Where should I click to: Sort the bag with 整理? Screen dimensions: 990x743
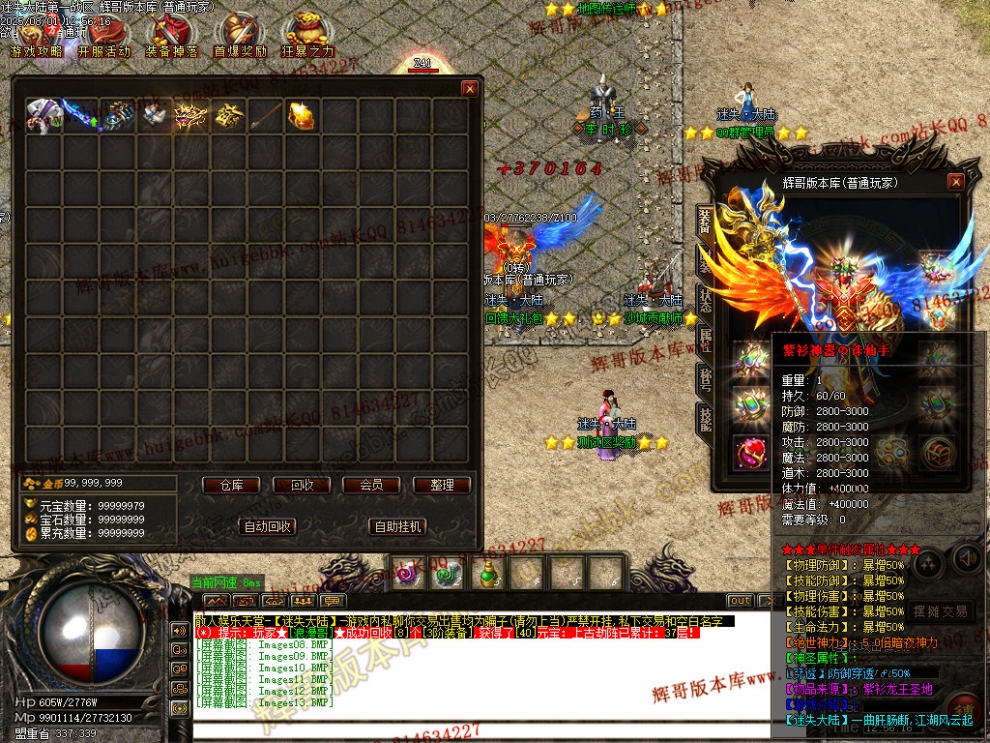[441, 485]
